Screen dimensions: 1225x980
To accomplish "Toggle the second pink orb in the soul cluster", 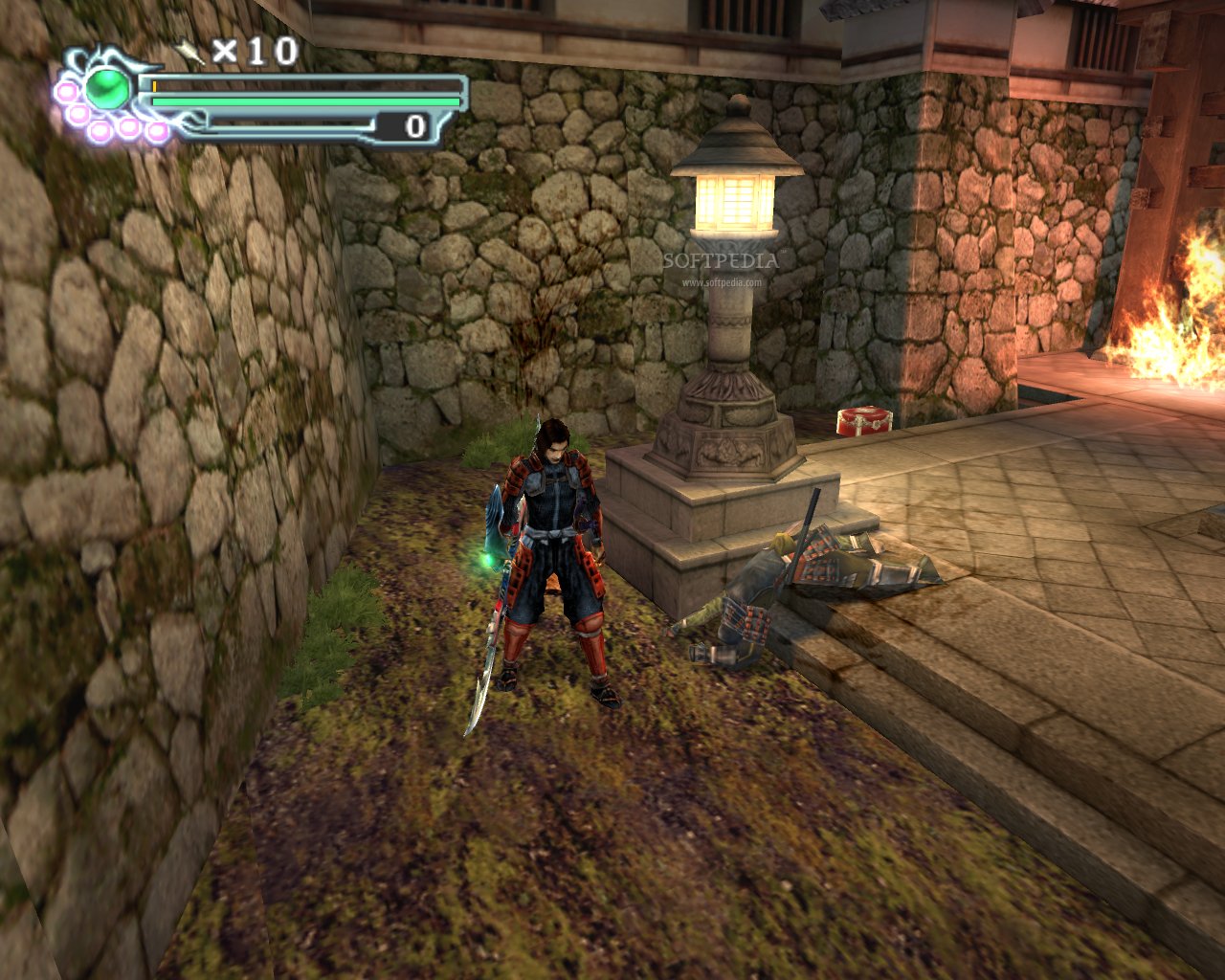I will pyautogui.click(x=78, y=113).
